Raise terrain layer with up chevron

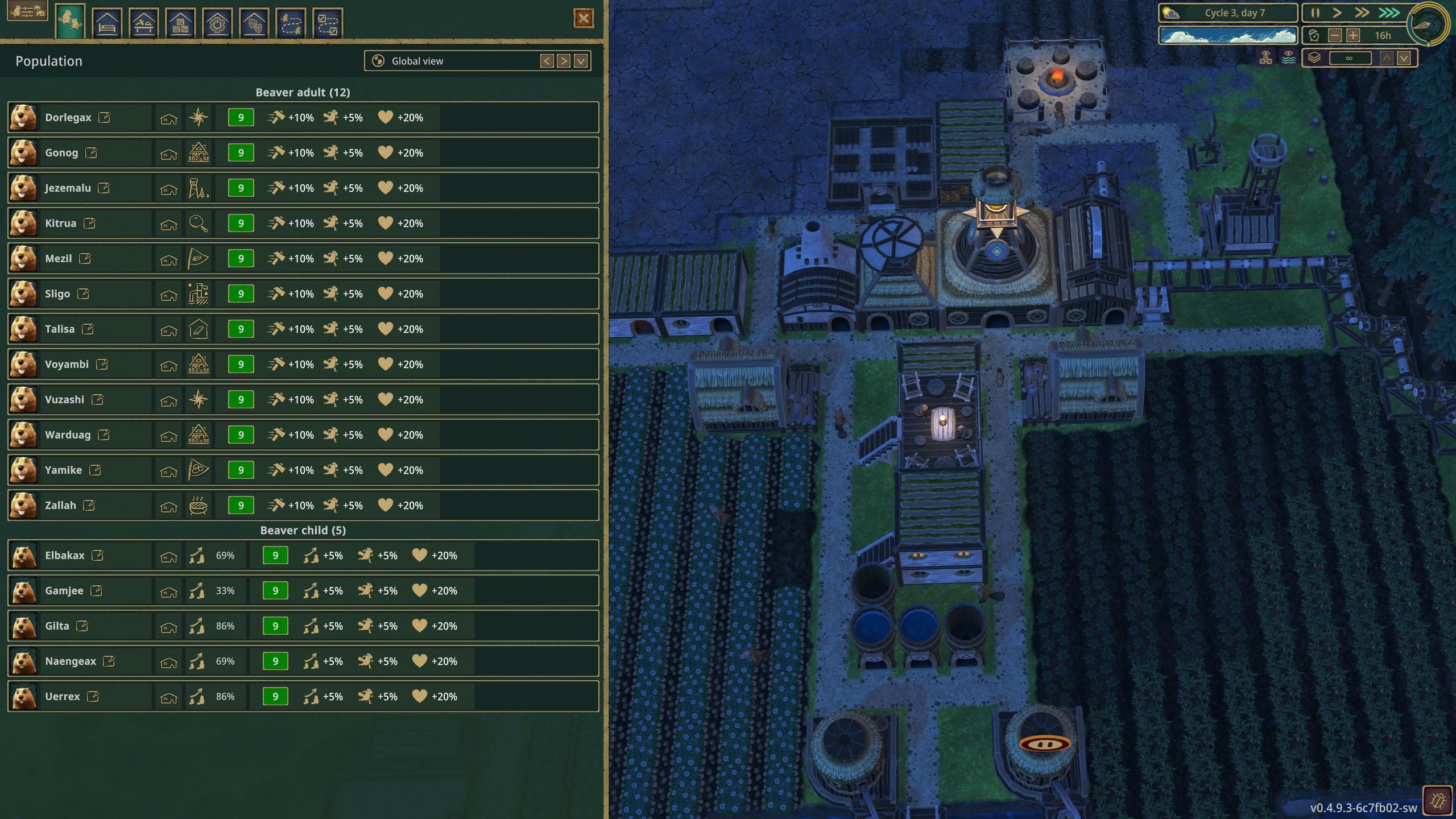[x=1387, y=58]
